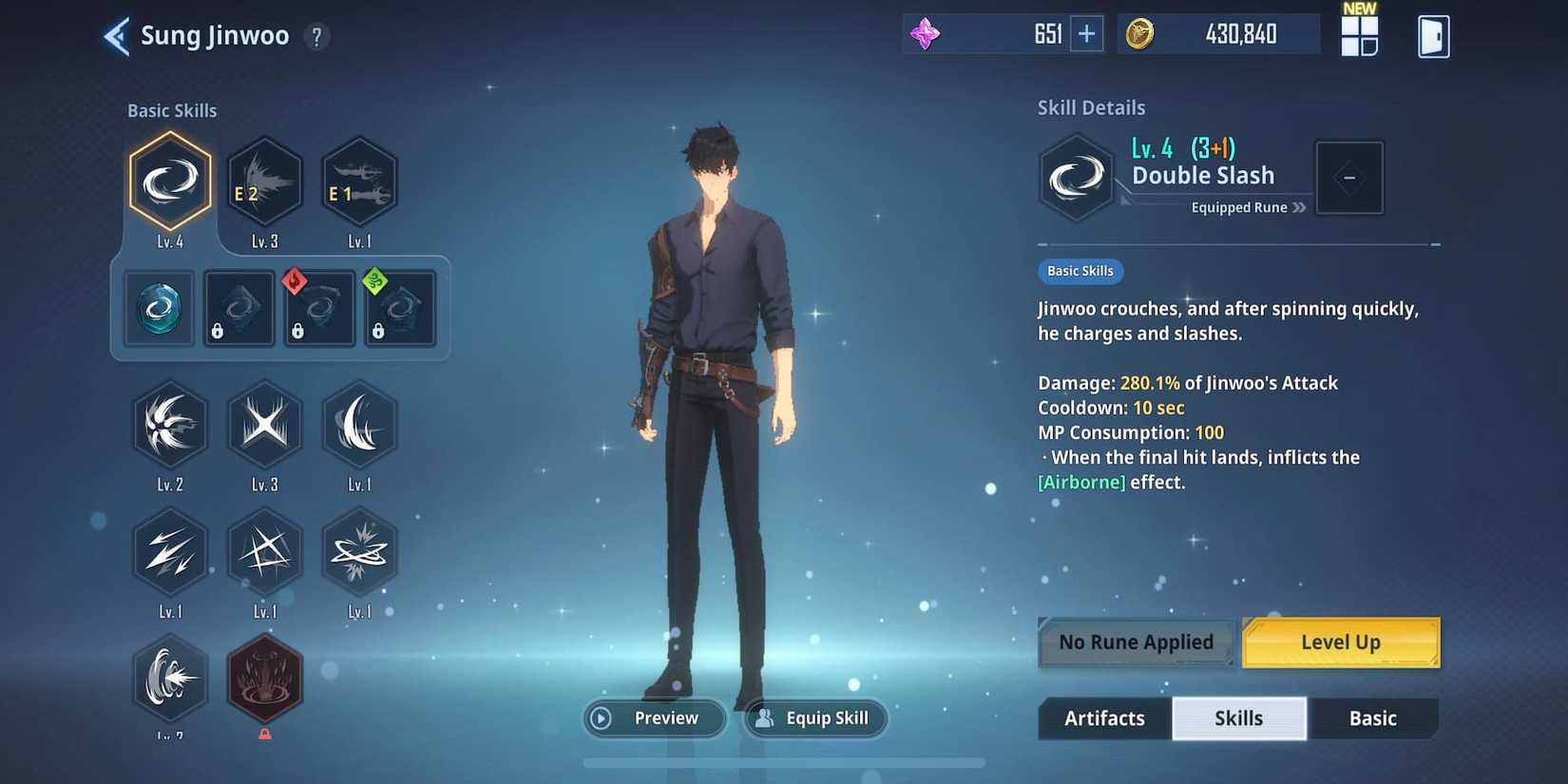Screen dimensions: 1568x784
Task: Switch to the Artifacts tab
Action: [x=1103, y=718]
